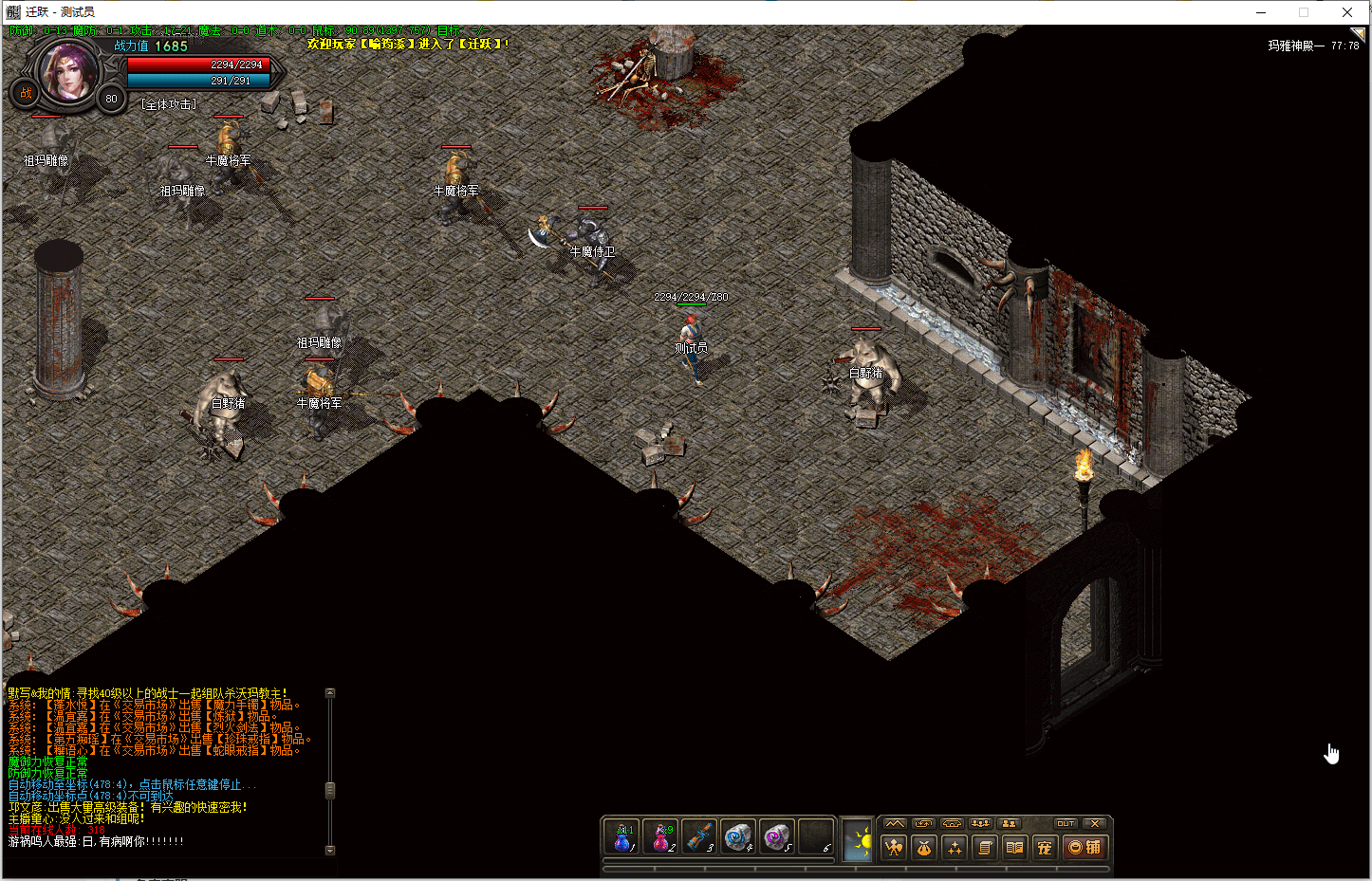Use the blue spiral stone in slot 4
This screenshot has width=1372, height=881.
738,837
